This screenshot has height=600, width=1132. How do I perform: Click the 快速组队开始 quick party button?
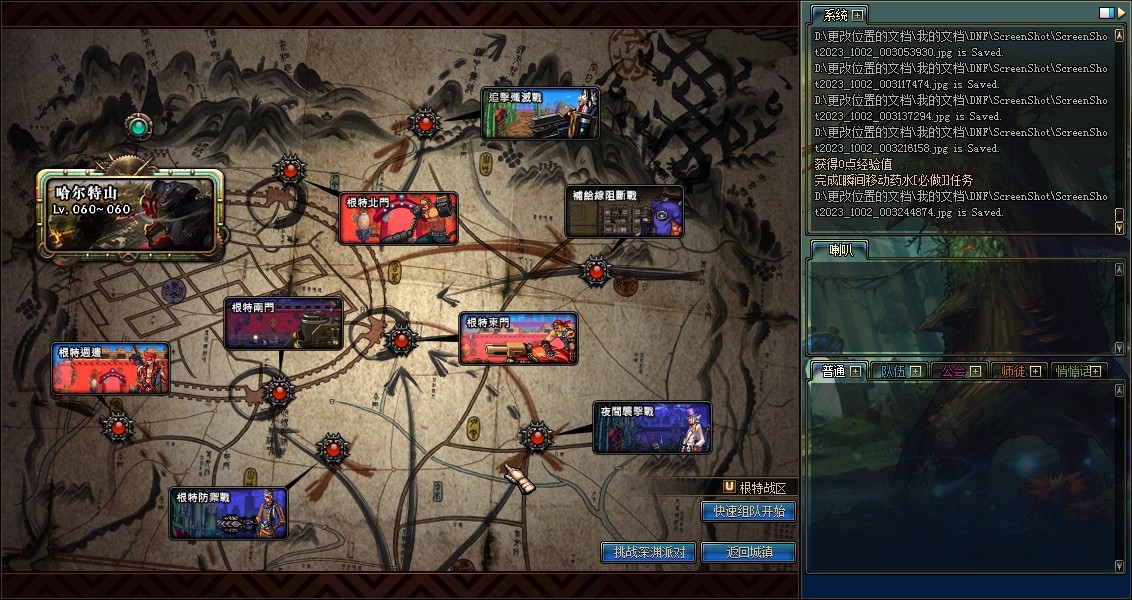[x=749, y=511]
